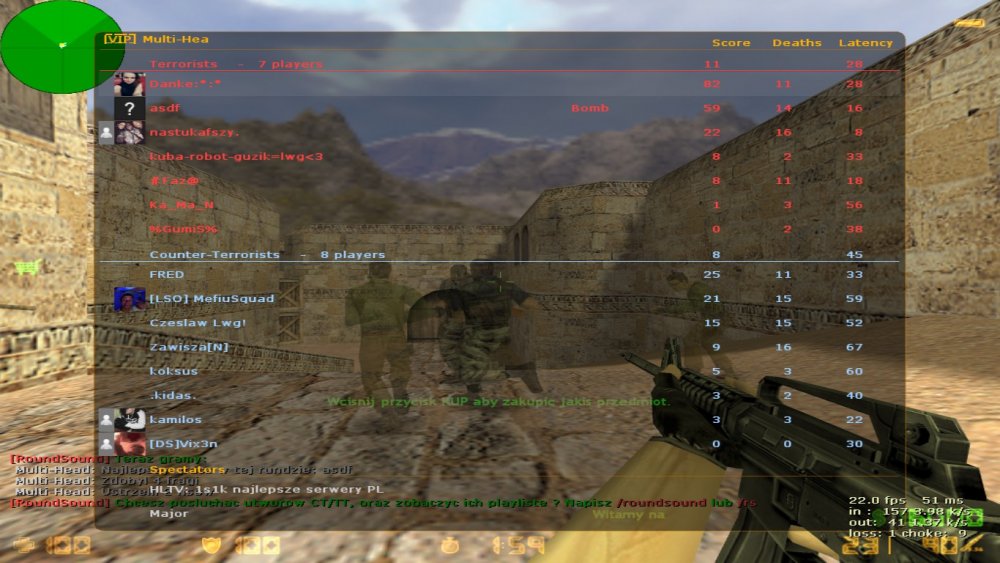Choose player nastukafszy. from the Terrorists list
The height and width of the screenshot is (563, 1000).
coord(194,132)
